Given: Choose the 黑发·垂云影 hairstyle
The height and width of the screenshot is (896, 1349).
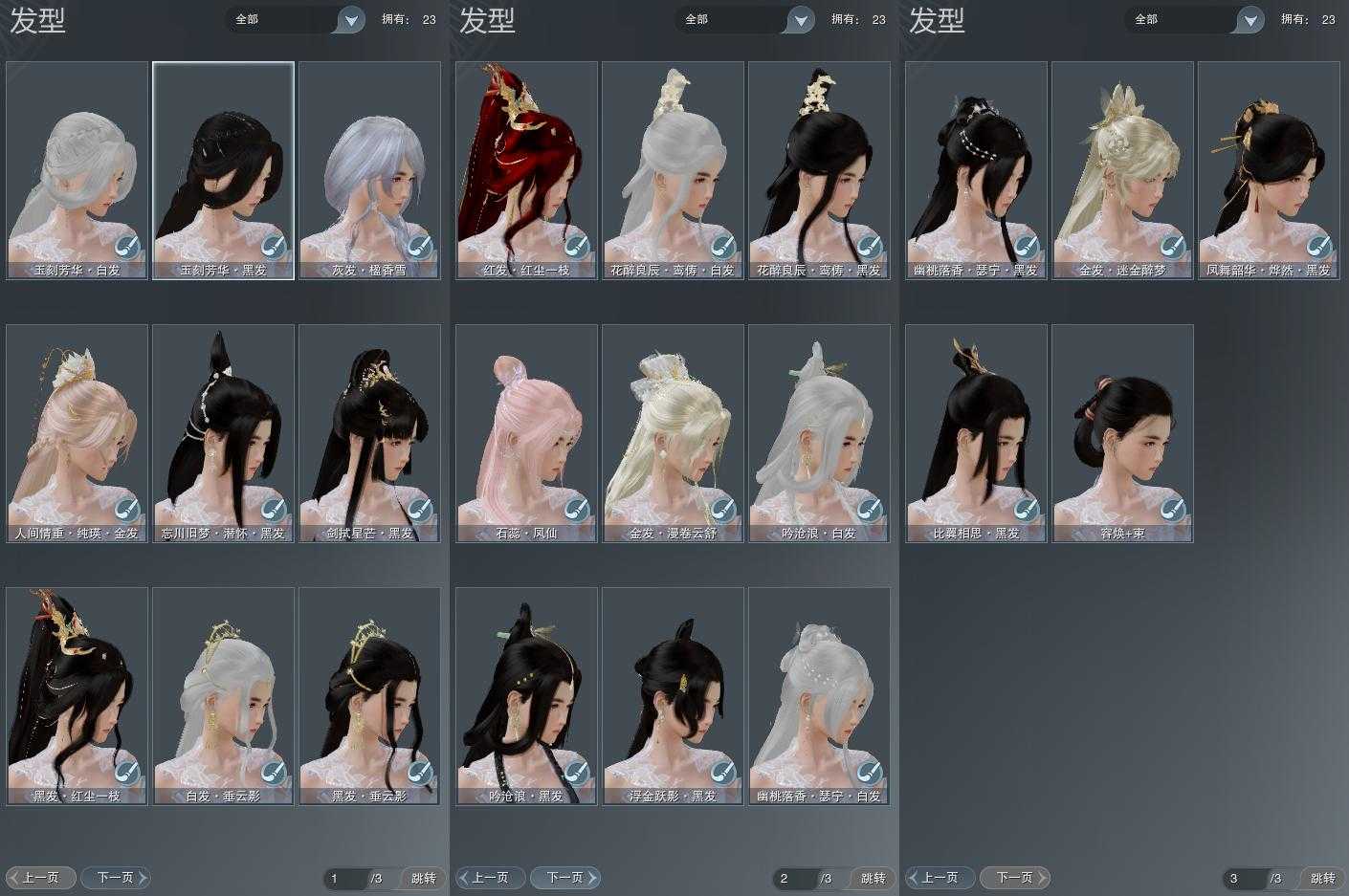Looking at the screenshot, I should pos(369,695).
